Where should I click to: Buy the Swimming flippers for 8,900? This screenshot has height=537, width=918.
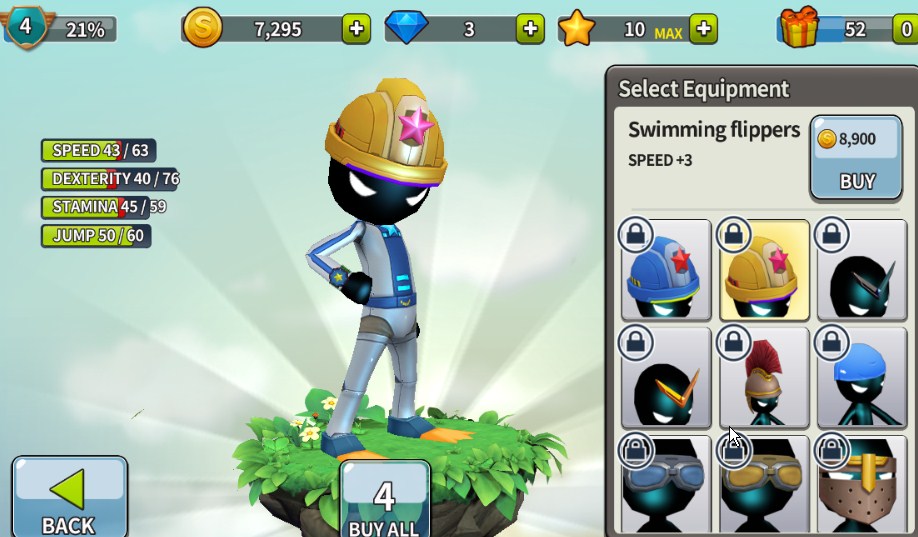(x=856, y=158)
